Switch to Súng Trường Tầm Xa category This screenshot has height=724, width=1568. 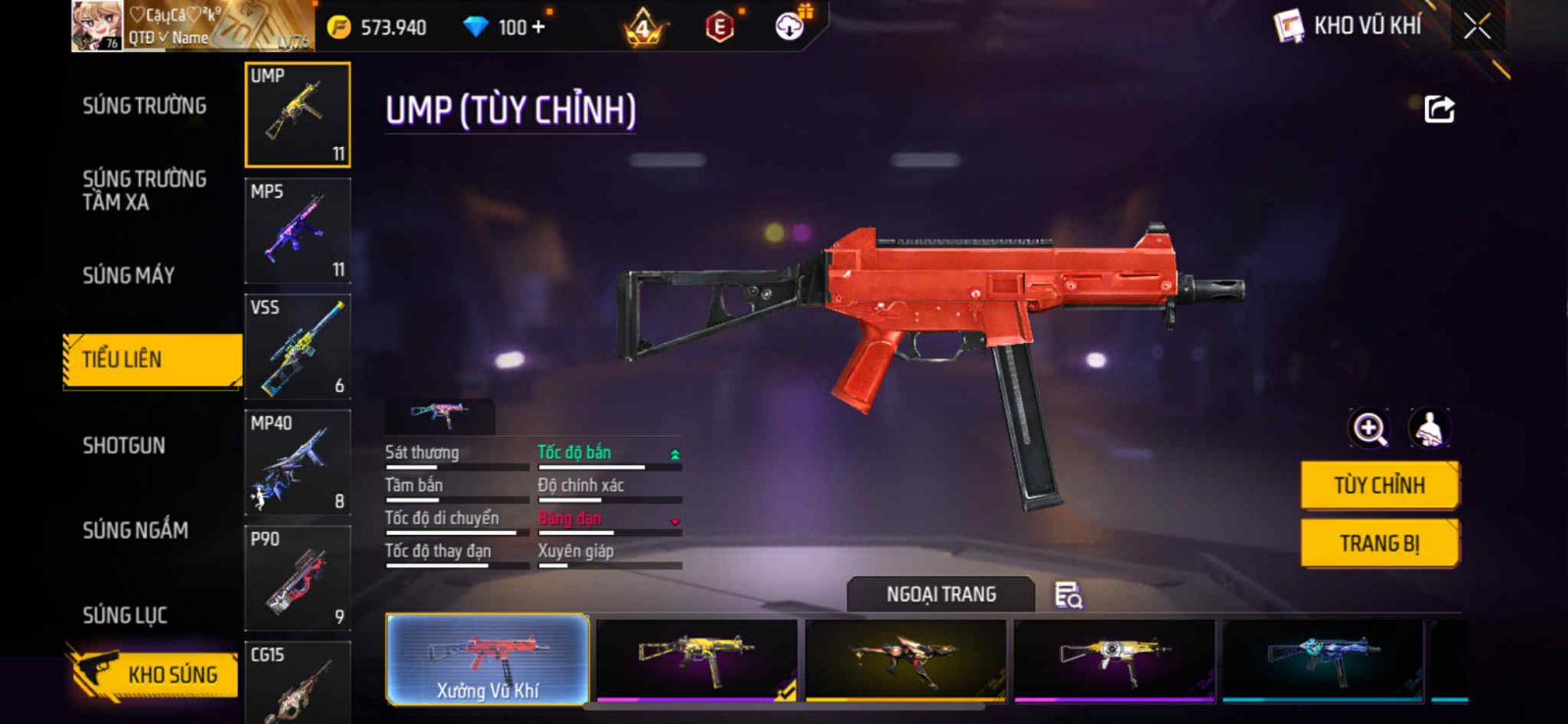(144, 190)
